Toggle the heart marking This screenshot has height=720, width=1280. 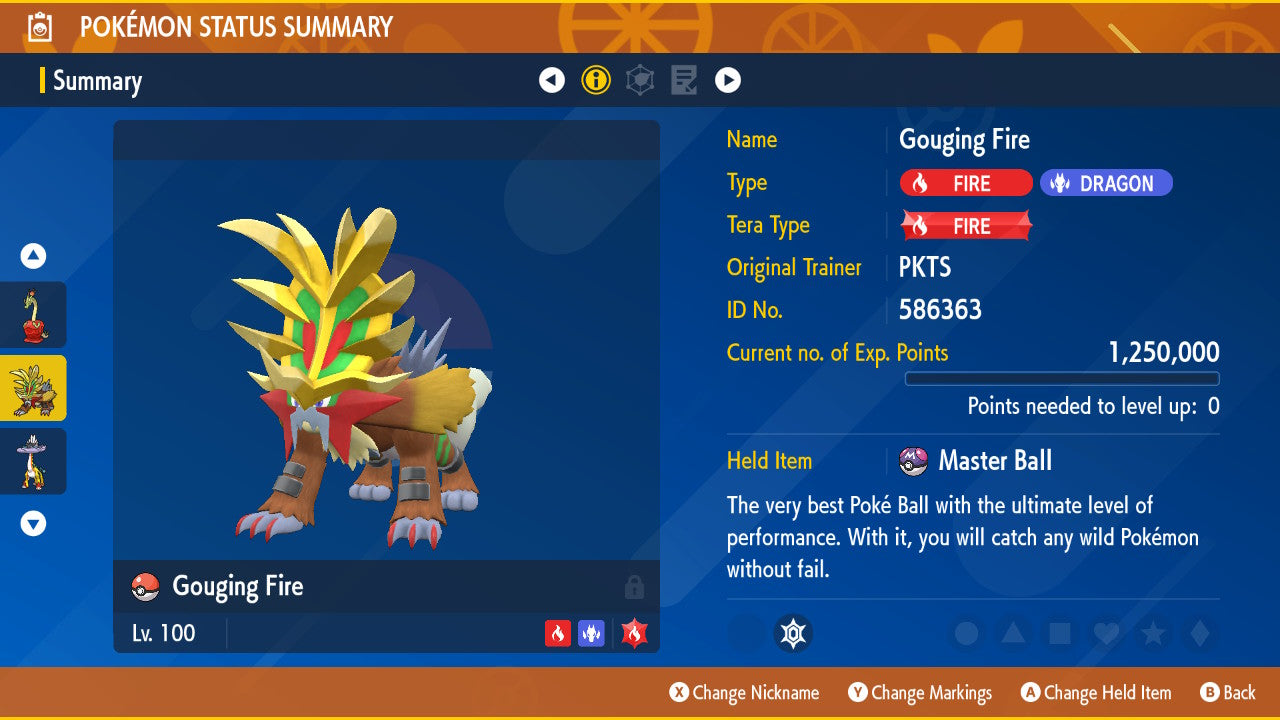(1105, 634)
